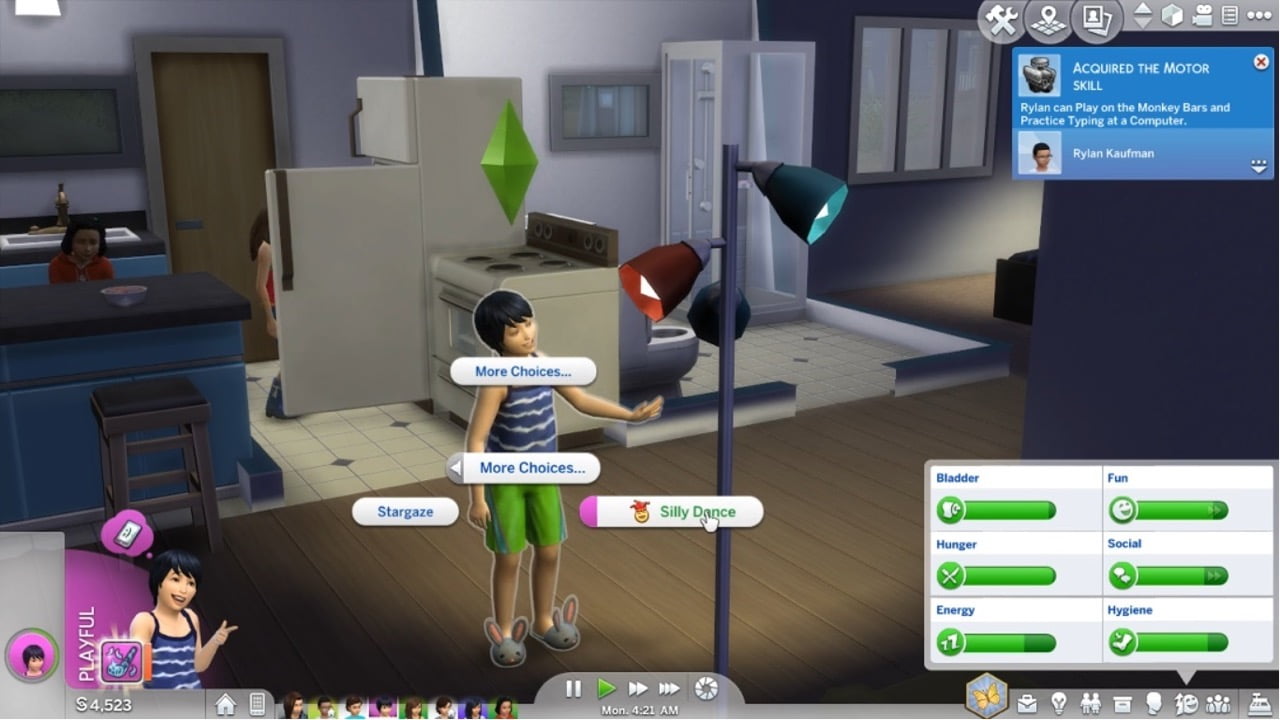Screen dimensions: 1280x720
Task: Open the options menu via ellipsis icon
Action: coord(1261,16)
